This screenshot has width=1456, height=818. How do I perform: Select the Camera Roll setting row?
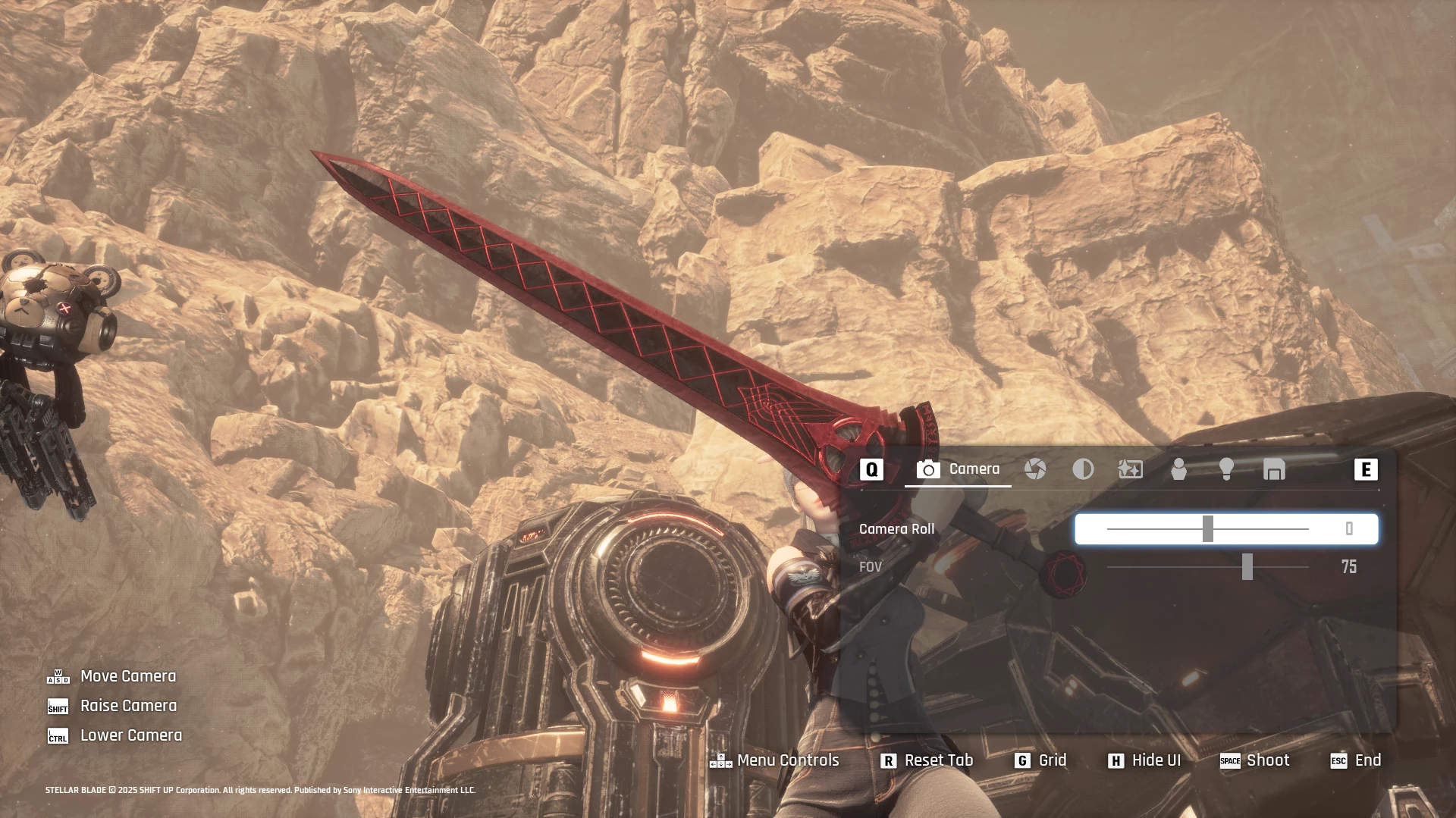[x=896, y=529]
